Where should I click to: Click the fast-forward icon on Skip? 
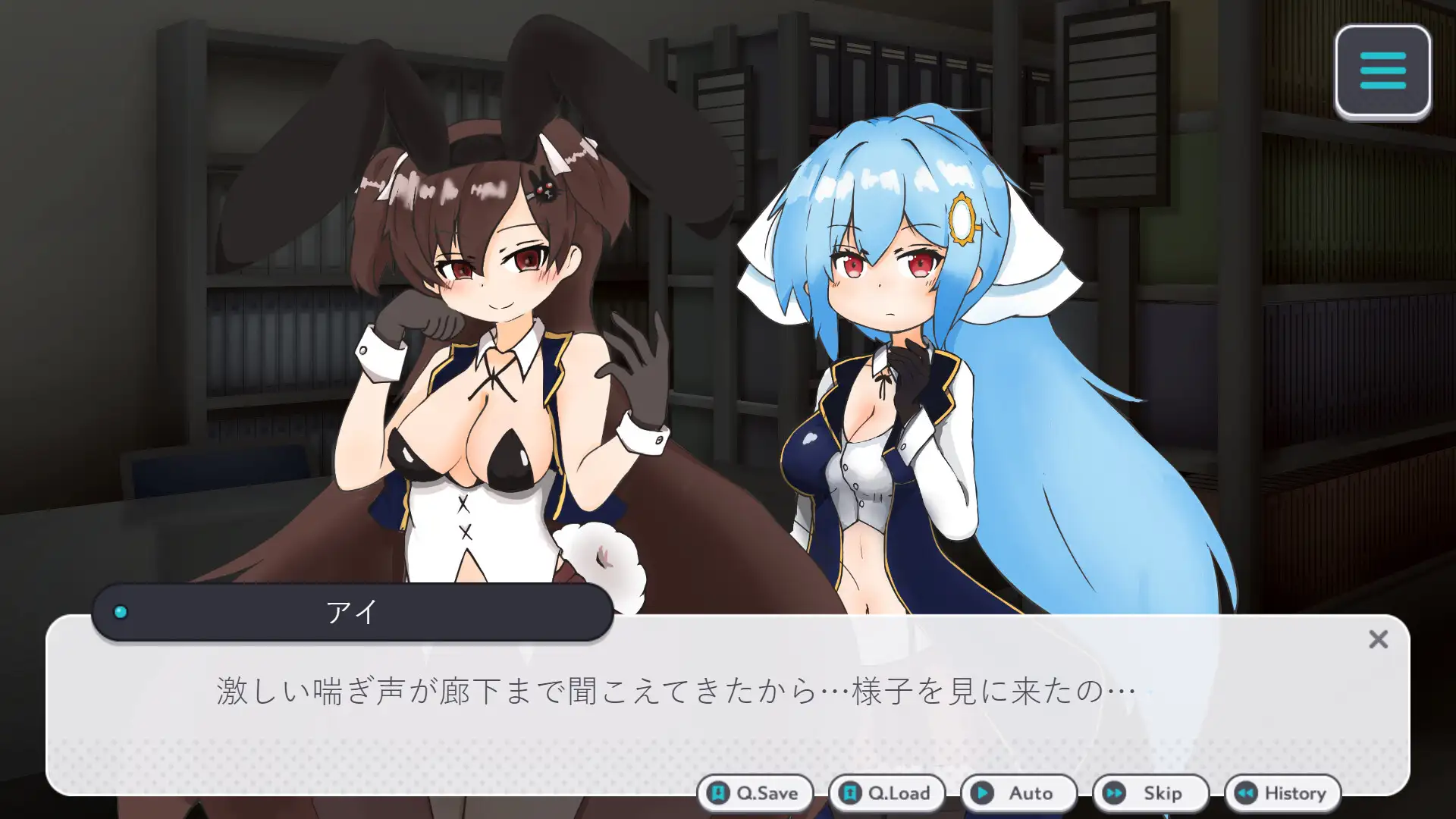[1113, 793]
